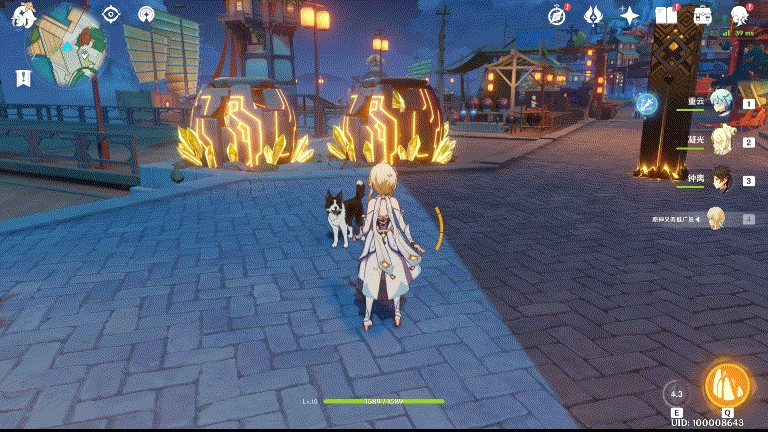
Task: Use the elemental skill on cooldown
Action: point(677,393)
